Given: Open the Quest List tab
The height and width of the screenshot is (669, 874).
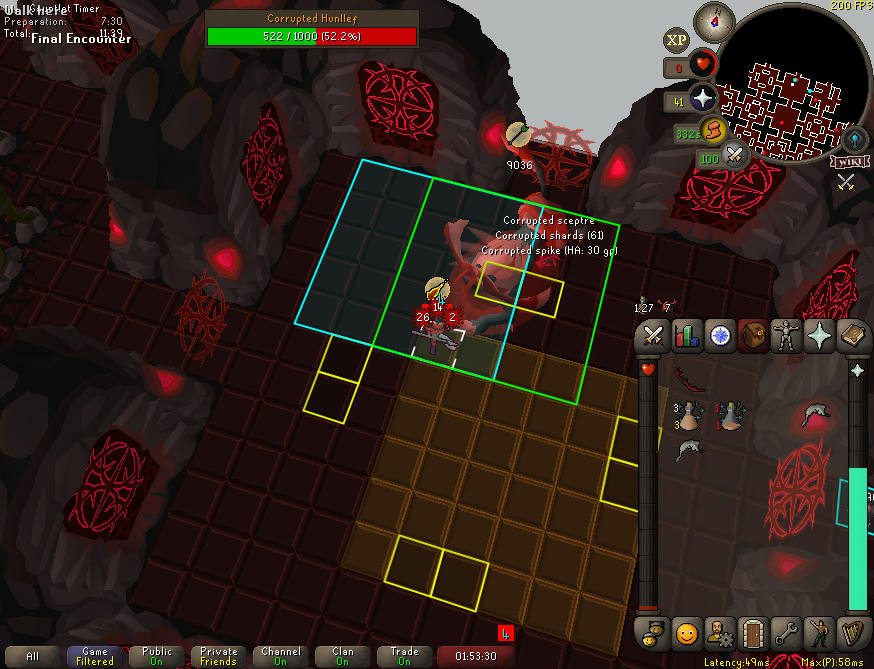Looking at the screenshot, I should 719,336.
